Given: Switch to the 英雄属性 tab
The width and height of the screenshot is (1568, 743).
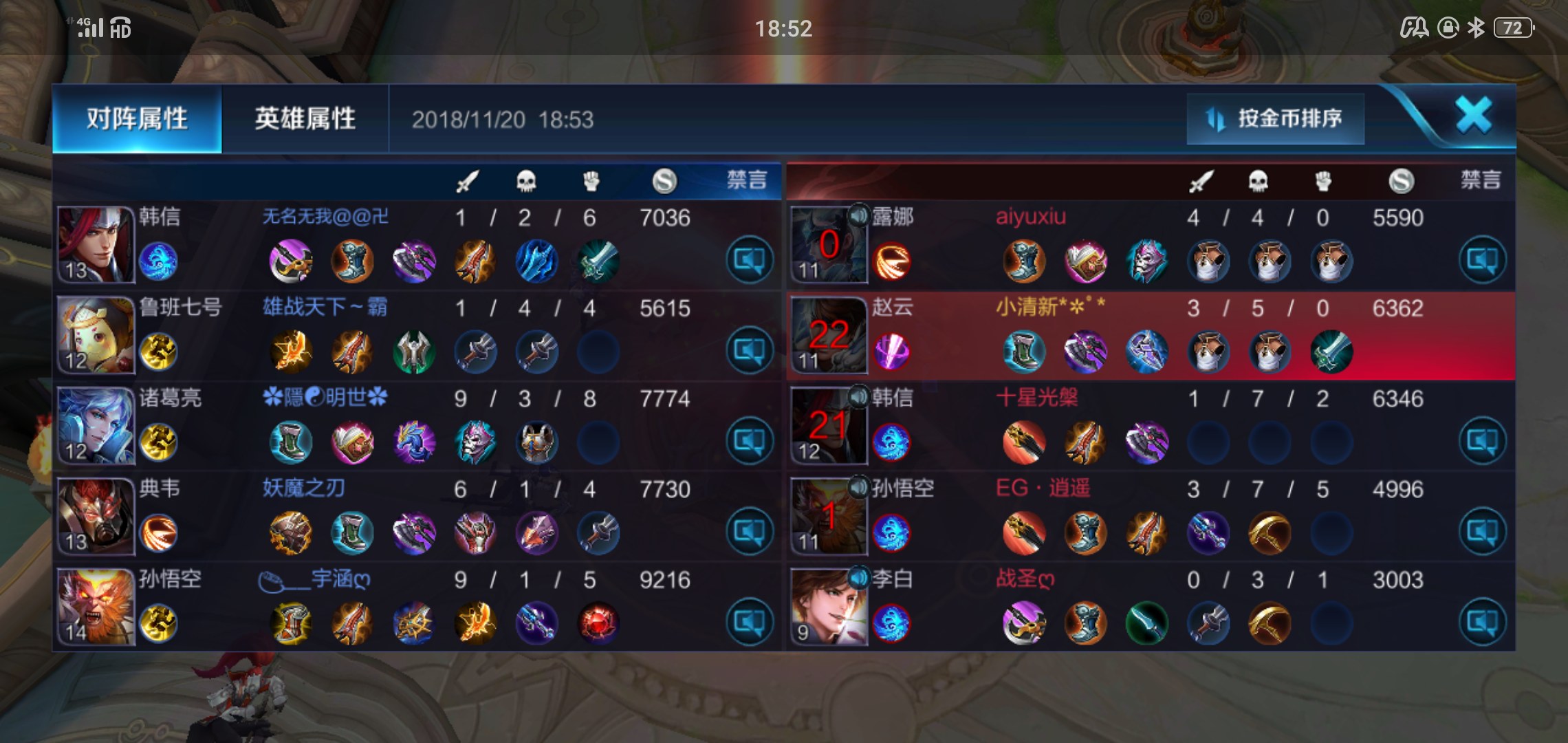Looking at the screenshot, I should click(305, 119).
